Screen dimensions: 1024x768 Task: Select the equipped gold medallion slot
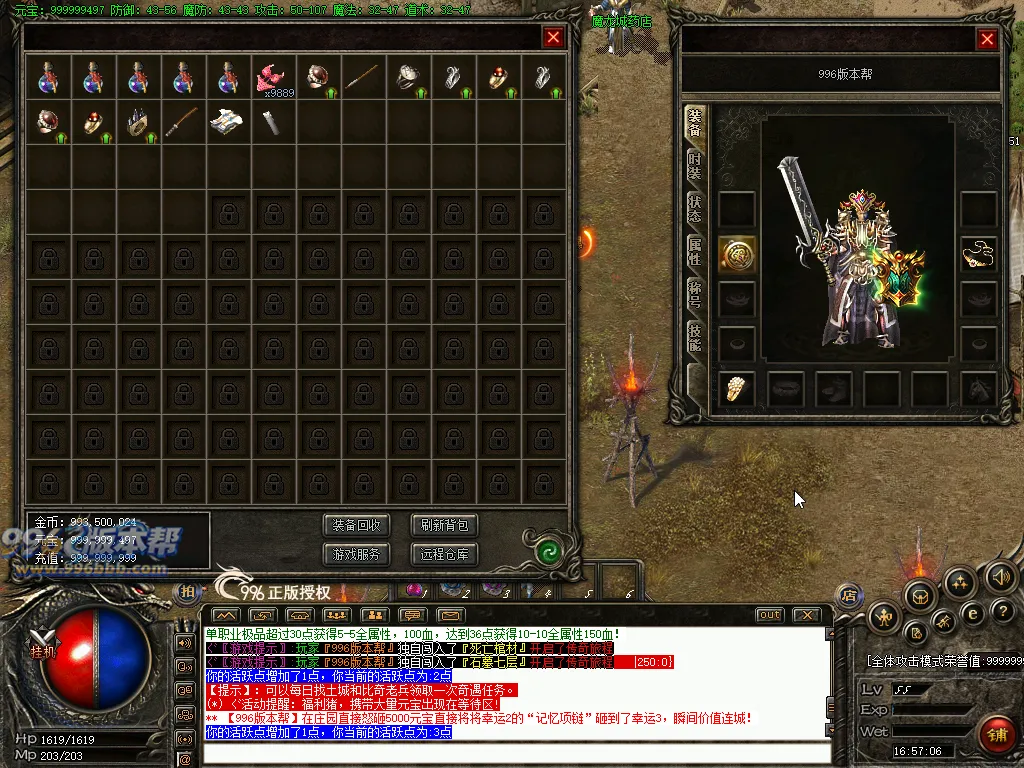[737, 255]
